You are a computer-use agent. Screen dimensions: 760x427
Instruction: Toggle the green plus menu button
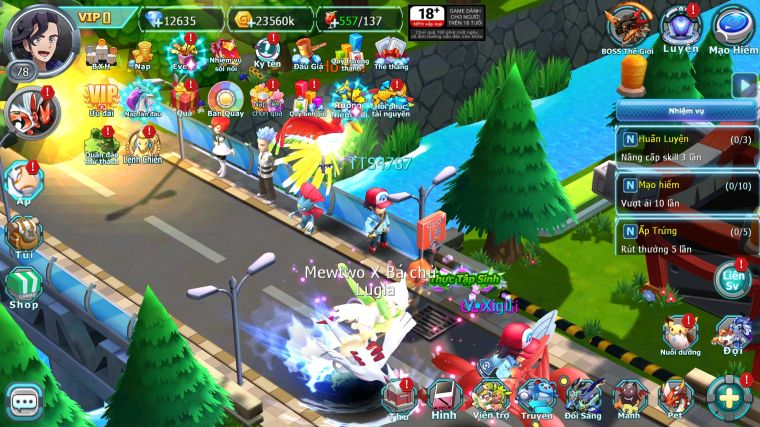pyautogui.click(x=729, y=397)
